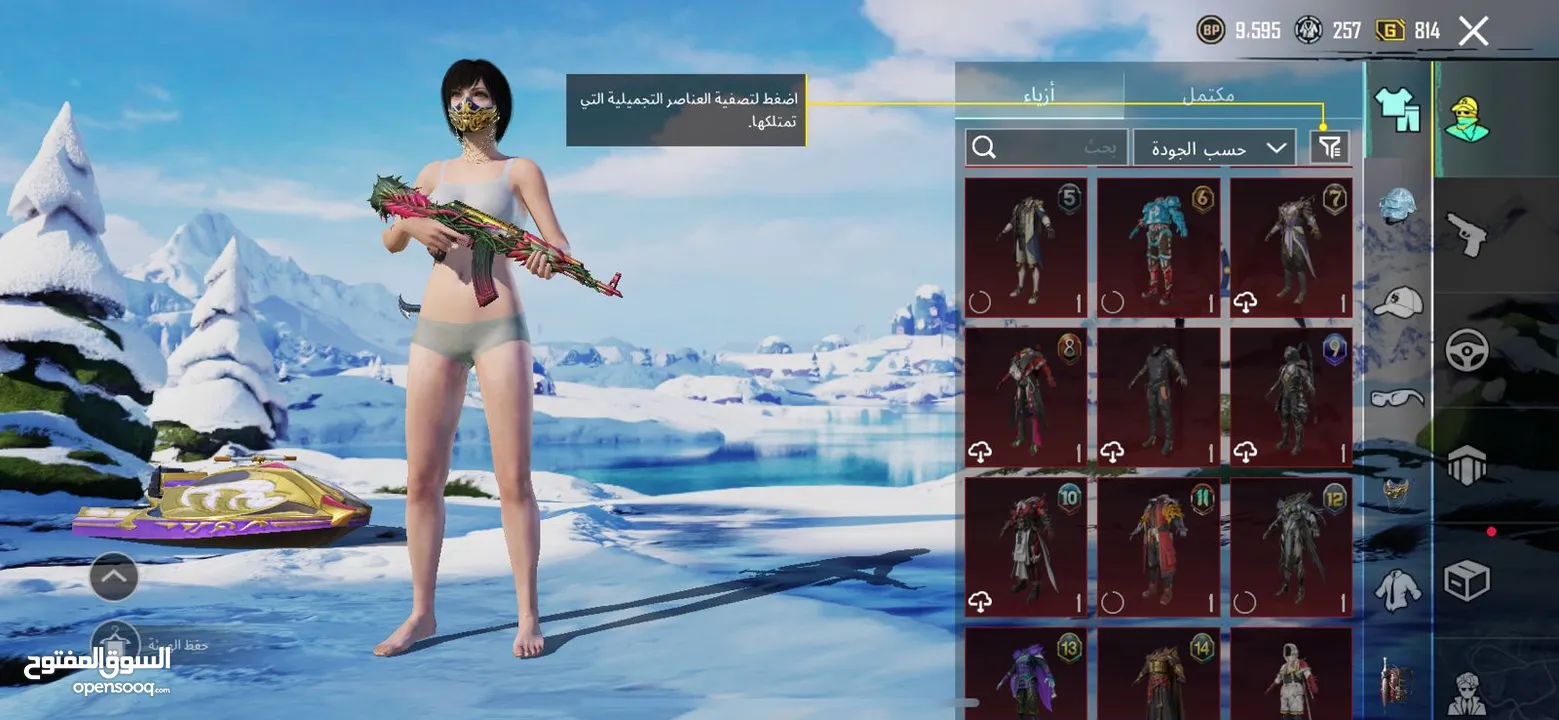
Task: Select the pistol skins category icon
Action: (x=1467, y=234)
